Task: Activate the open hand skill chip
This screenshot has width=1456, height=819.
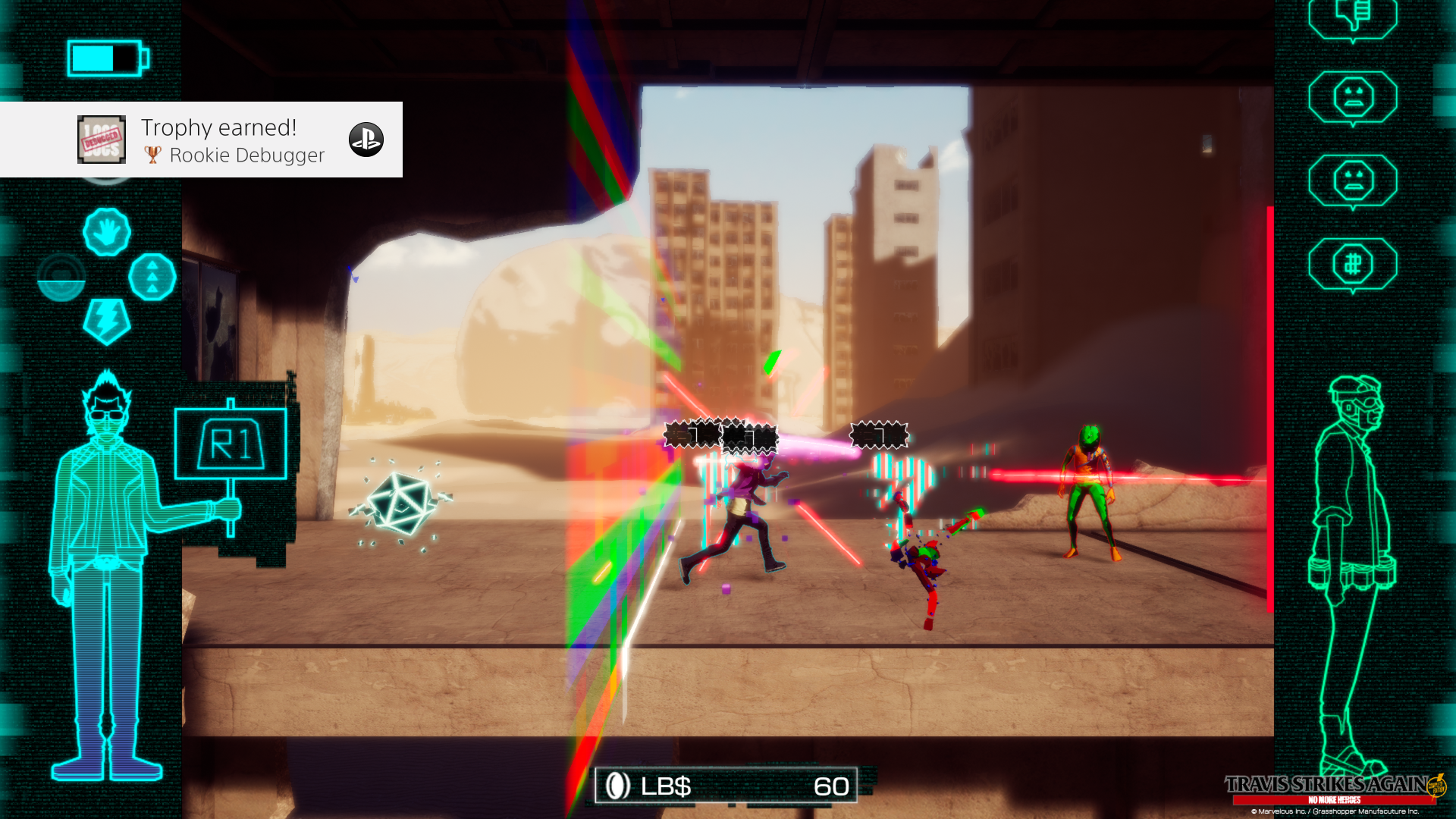Action: 107,232
